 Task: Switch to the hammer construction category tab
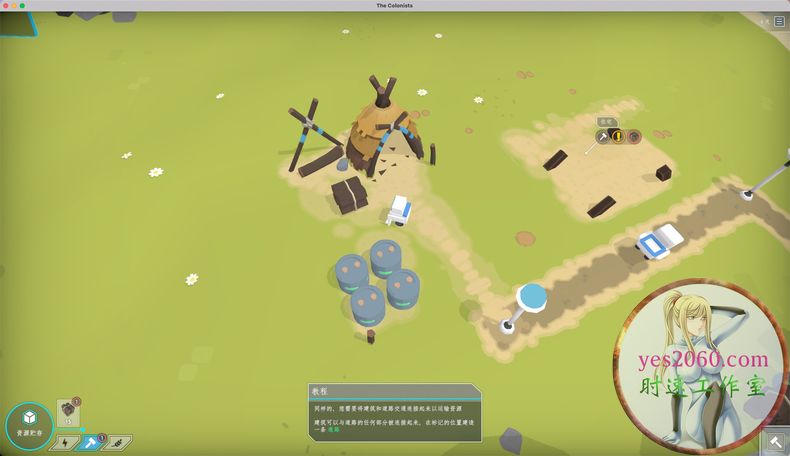pos(91,442)
